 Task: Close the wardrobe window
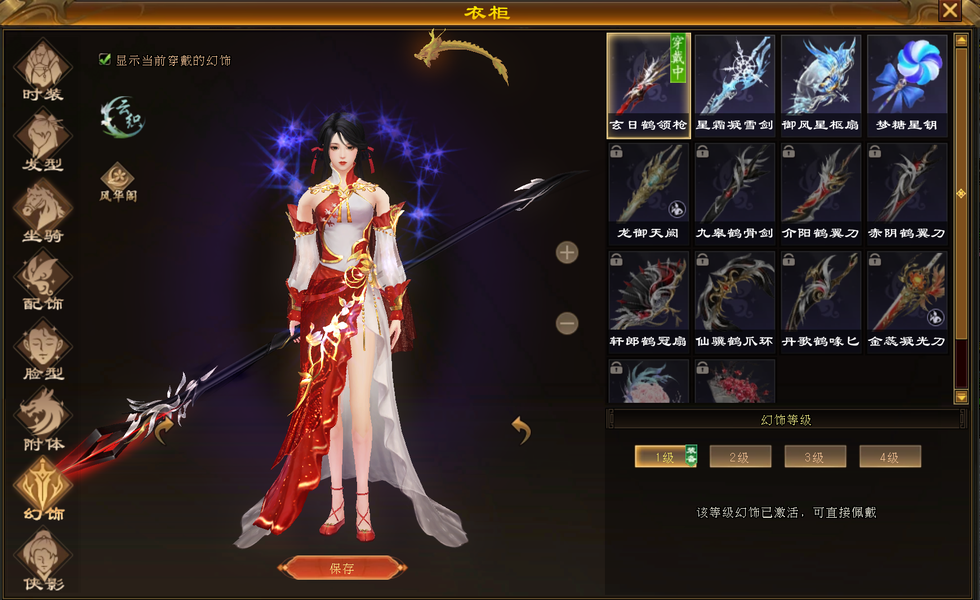949,11
